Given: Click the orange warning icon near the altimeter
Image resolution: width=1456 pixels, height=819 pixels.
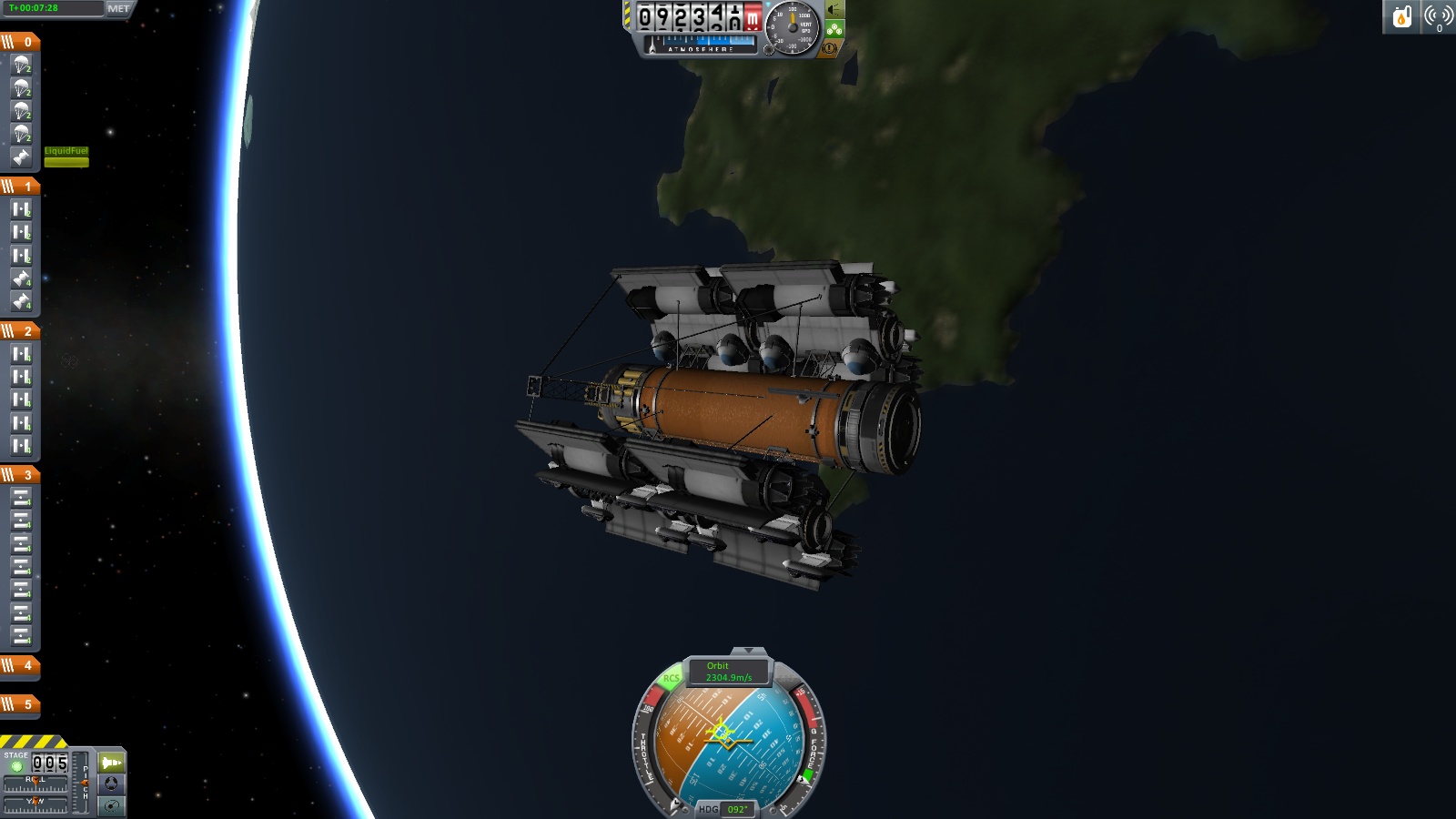Looking at the screenshot, I should point(829,48).
